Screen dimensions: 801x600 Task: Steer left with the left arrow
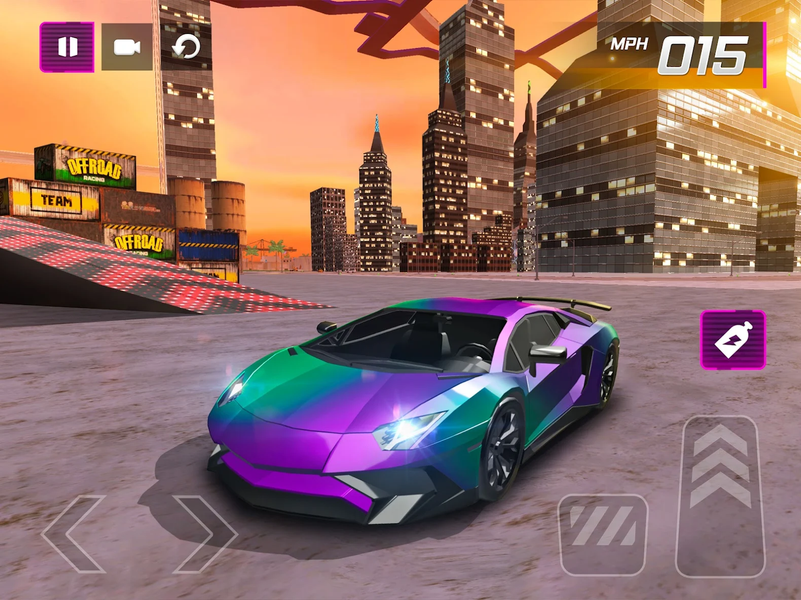pyautogui.click(x=74, y=533)
